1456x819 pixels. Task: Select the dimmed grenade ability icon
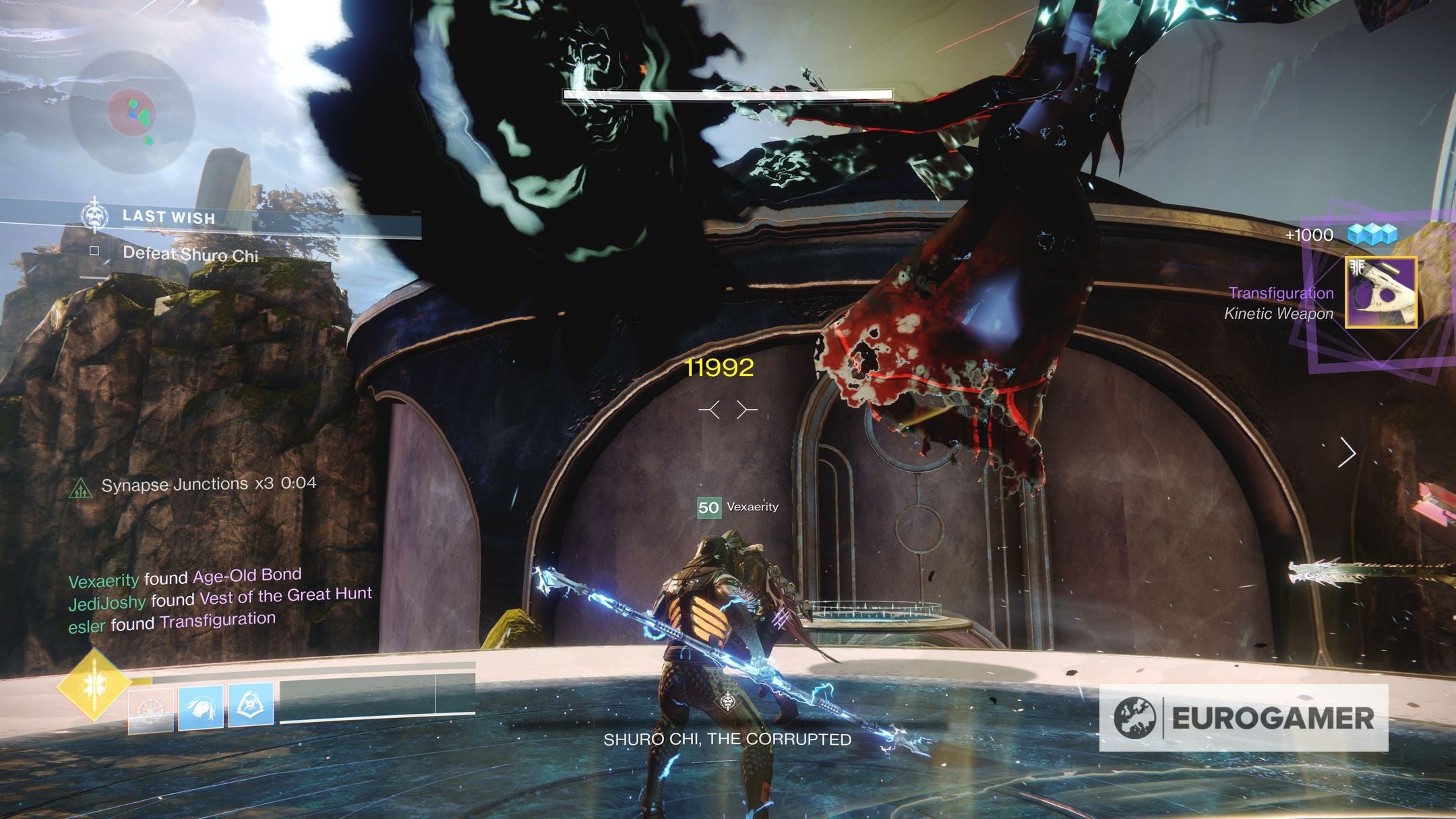tap(150, 710)
